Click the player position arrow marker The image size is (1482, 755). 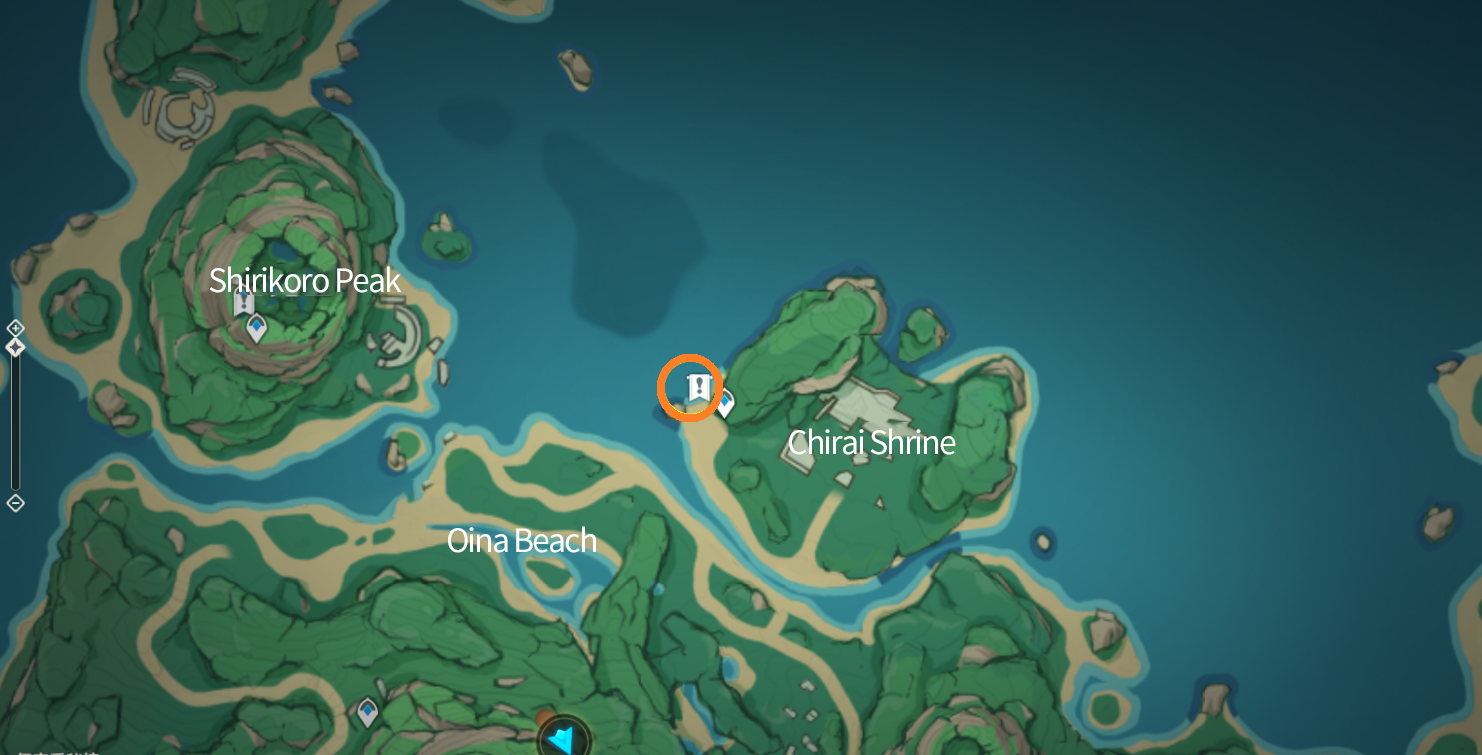click(x=563, y=737)
